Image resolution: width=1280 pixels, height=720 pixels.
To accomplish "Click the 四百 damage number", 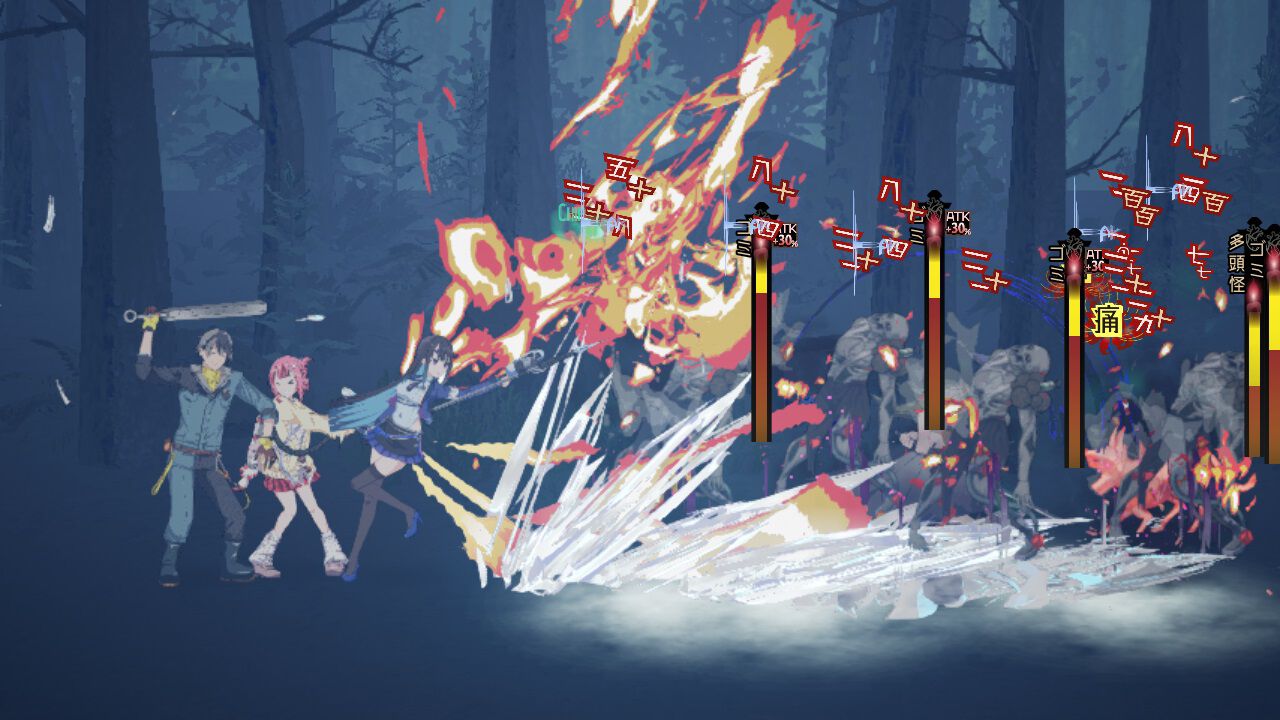I will 1202,200.
